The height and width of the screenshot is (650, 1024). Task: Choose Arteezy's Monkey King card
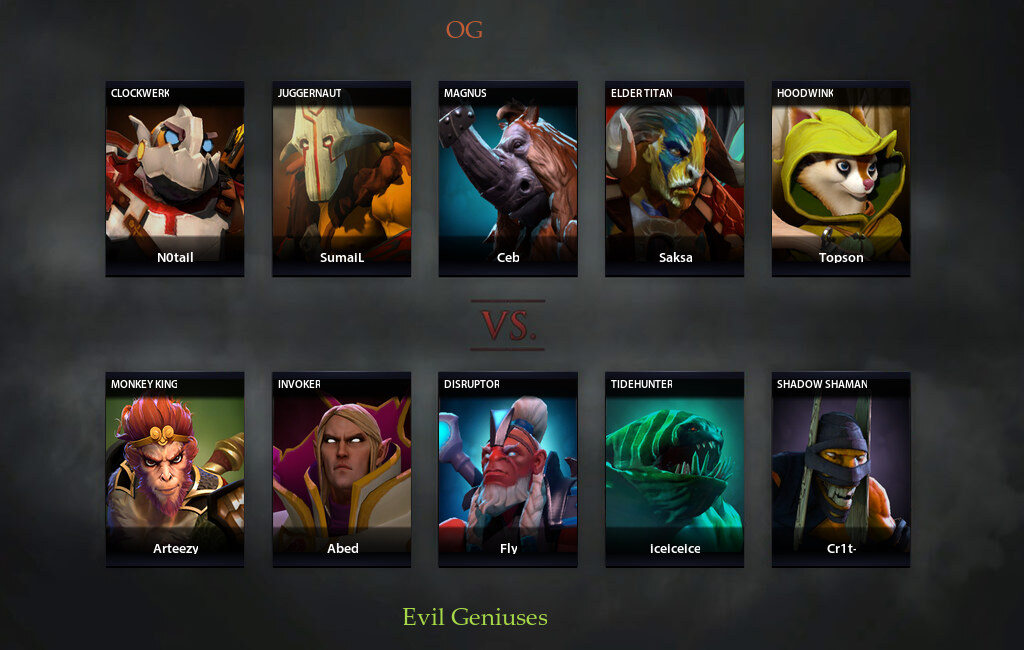tap(175, 469)
